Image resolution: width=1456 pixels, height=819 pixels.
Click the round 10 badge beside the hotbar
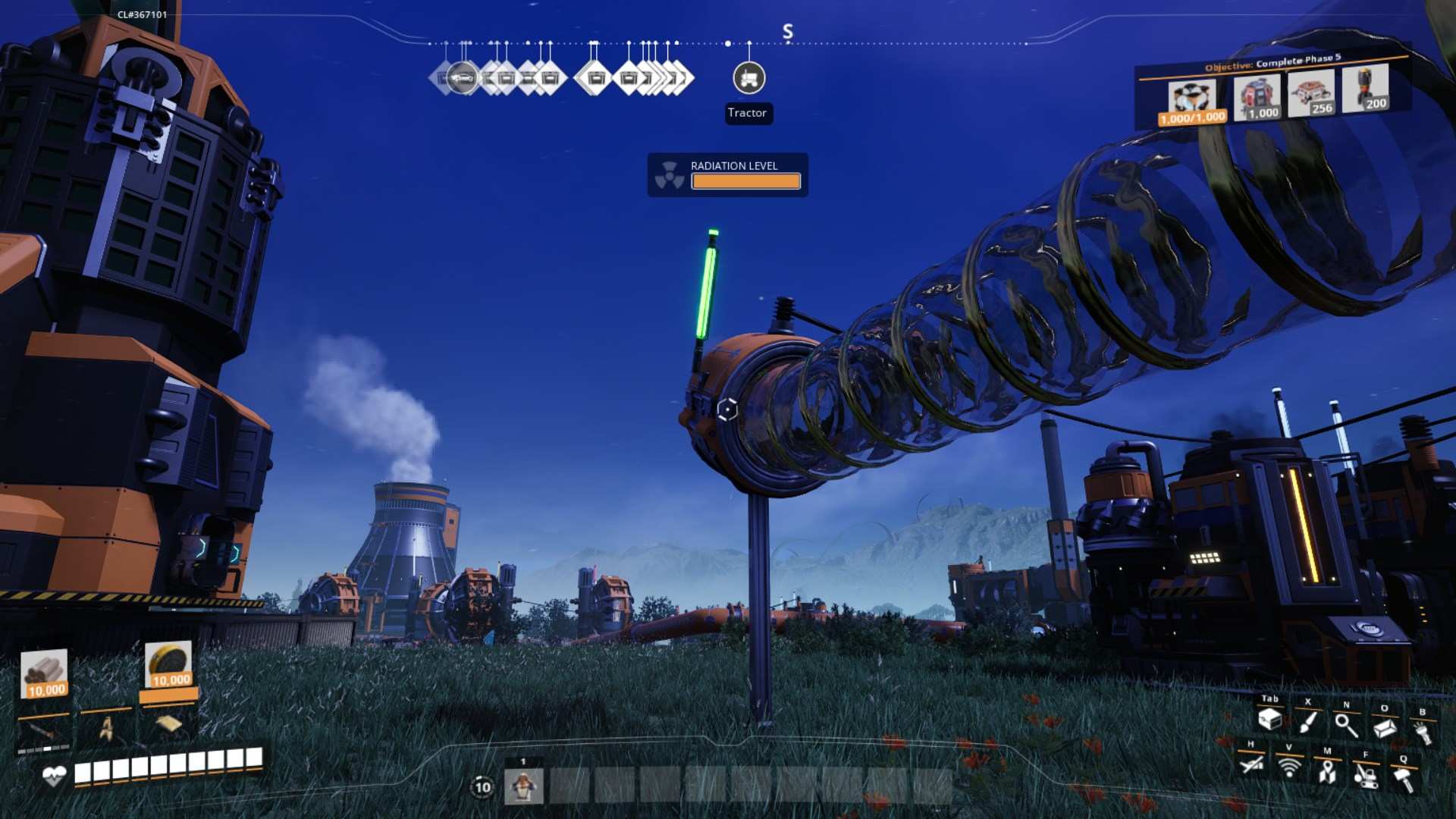(482, 787)
